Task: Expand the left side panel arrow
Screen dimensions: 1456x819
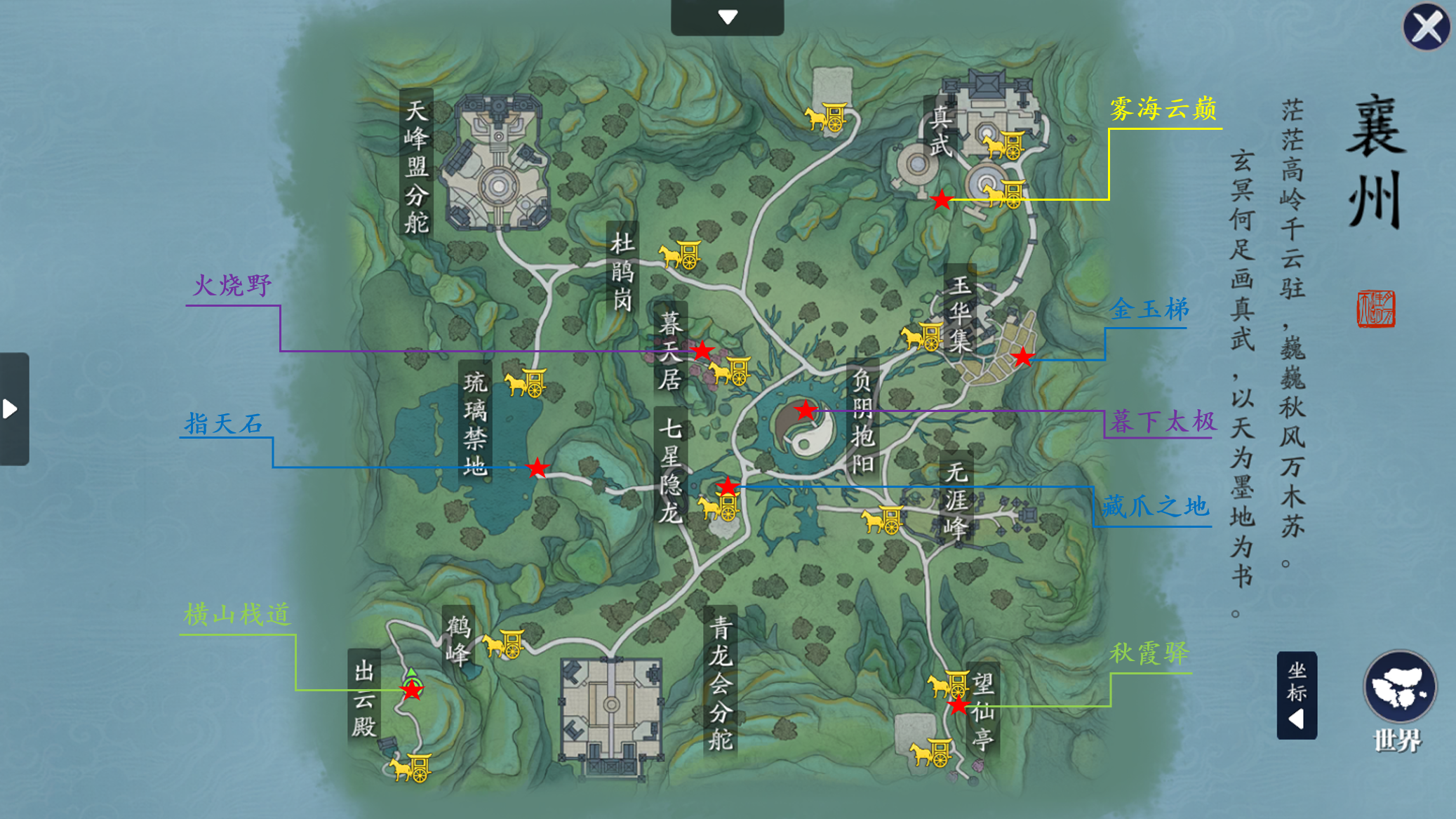Action: tap(13, 408)
